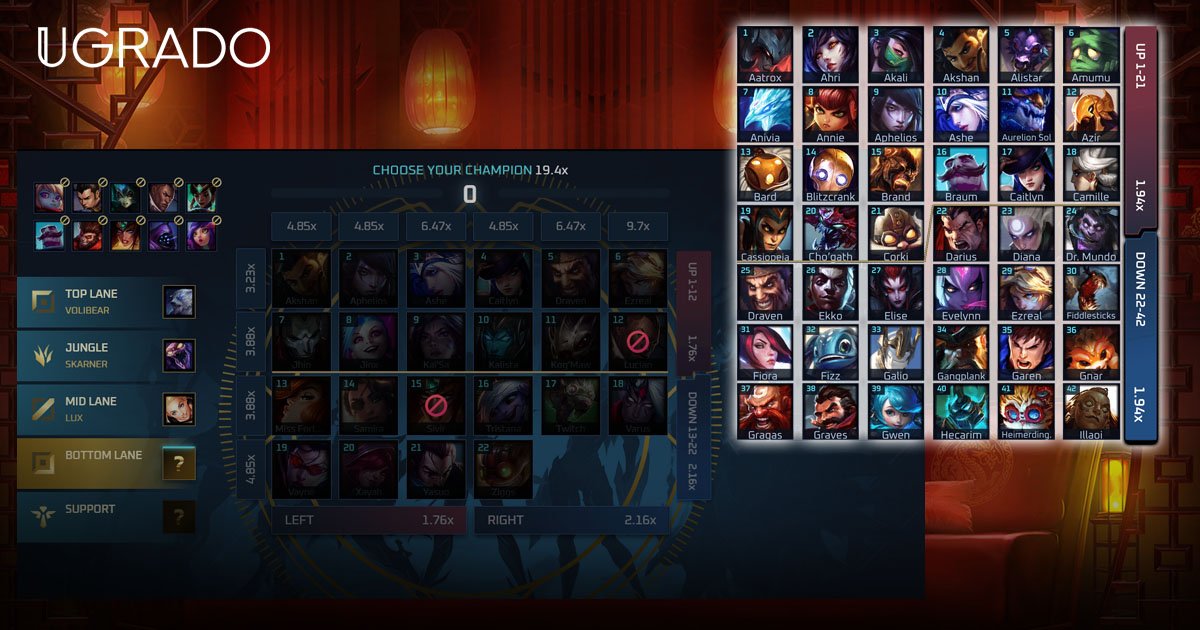1200x630 pixels.
Task: Pick the Support position row
Action: click(106, 517)
